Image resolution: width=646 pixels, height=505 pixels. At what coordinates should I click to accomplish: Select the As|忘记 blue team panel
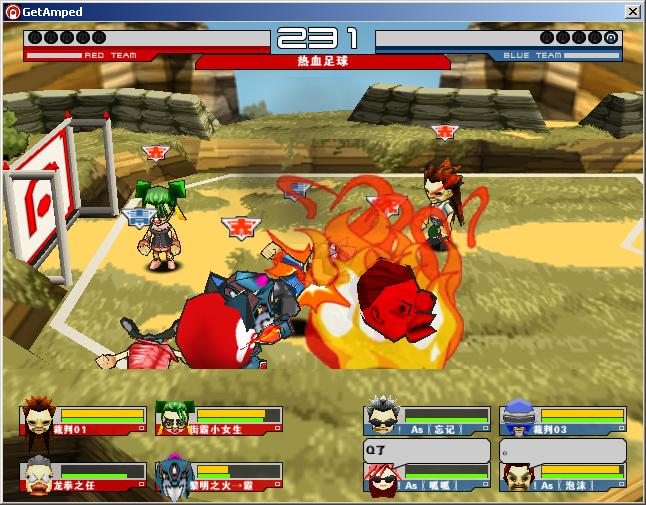point(428,421)
